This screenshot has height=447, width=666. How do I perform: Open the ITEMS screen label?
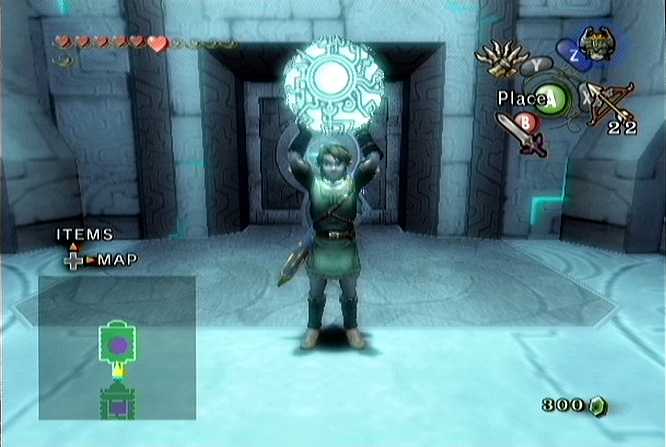point(85,235)
